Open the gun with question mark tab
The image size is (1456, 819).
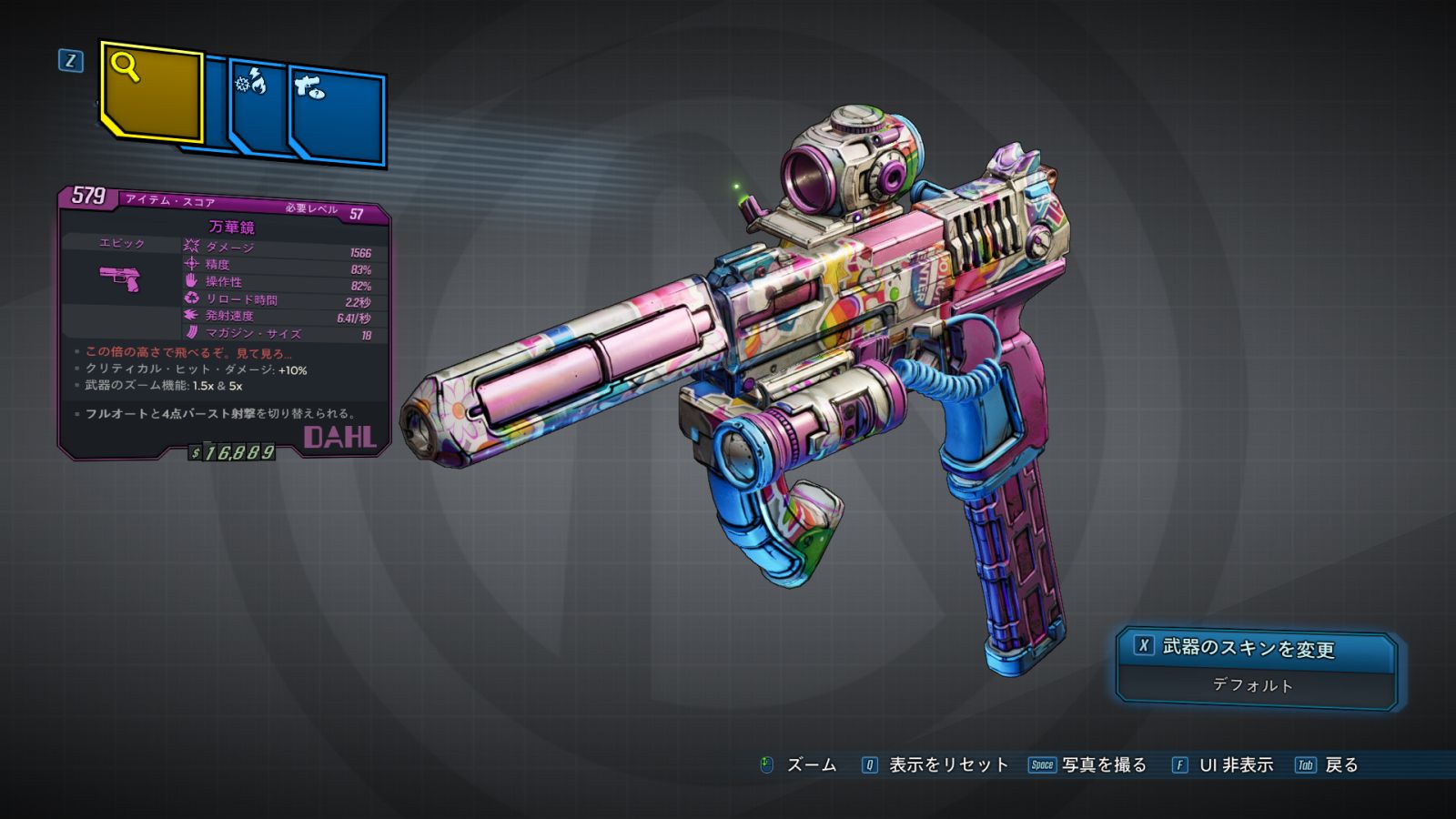tap(338, 116)
